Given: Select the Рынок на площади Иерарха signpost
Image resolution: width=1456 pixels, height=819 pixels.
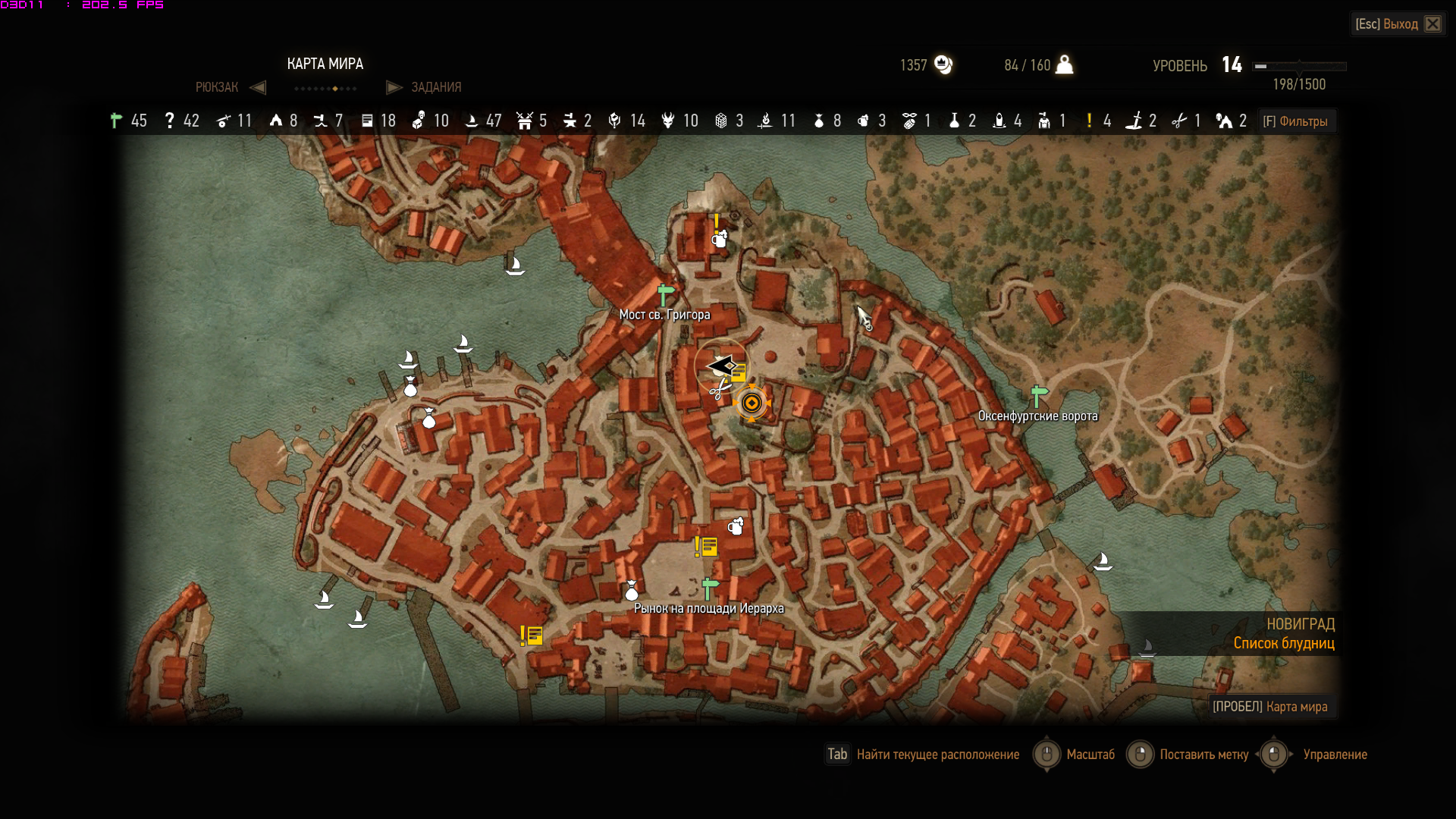Looking at the screenshot, I should pos(710,588).
